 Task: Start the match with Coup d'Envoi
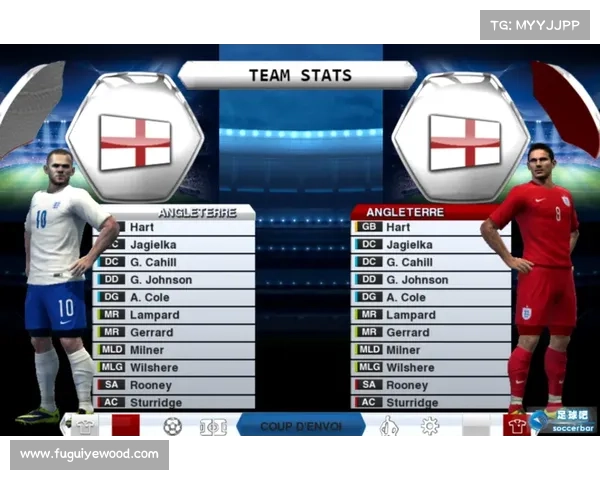click(300, 426)
